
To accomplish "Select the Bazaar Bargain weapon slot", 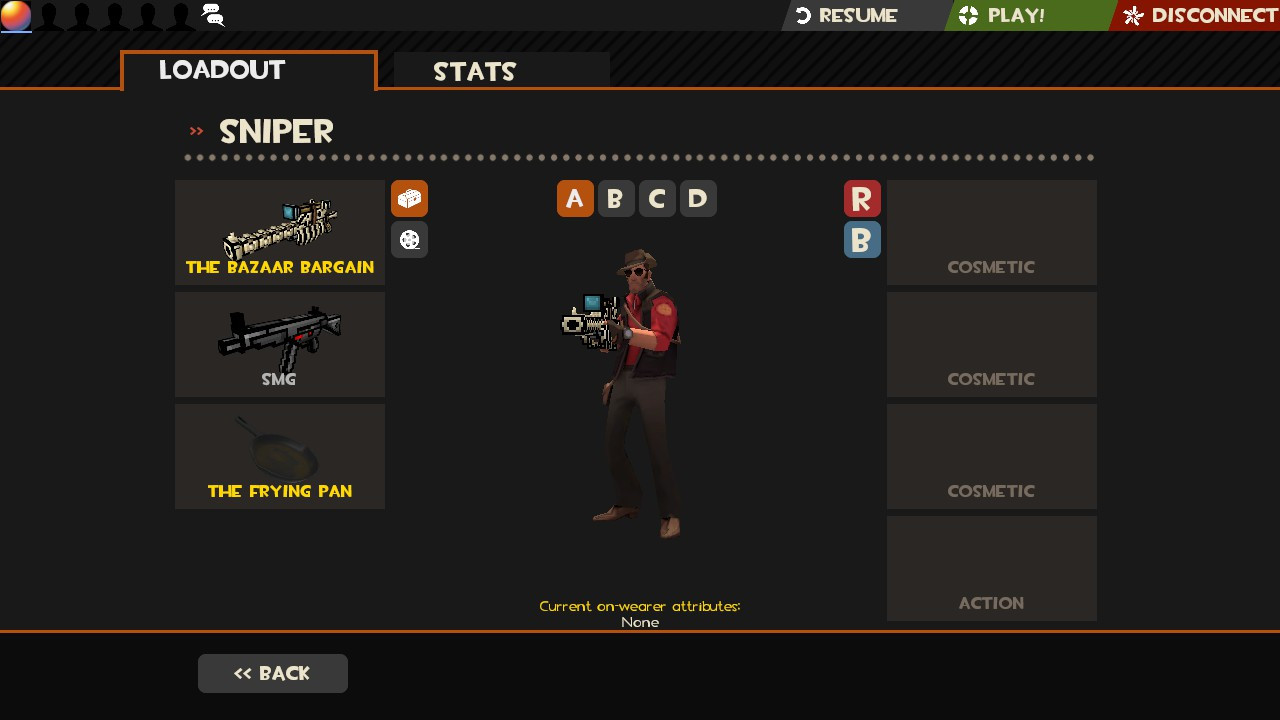I will pos(279,232).
